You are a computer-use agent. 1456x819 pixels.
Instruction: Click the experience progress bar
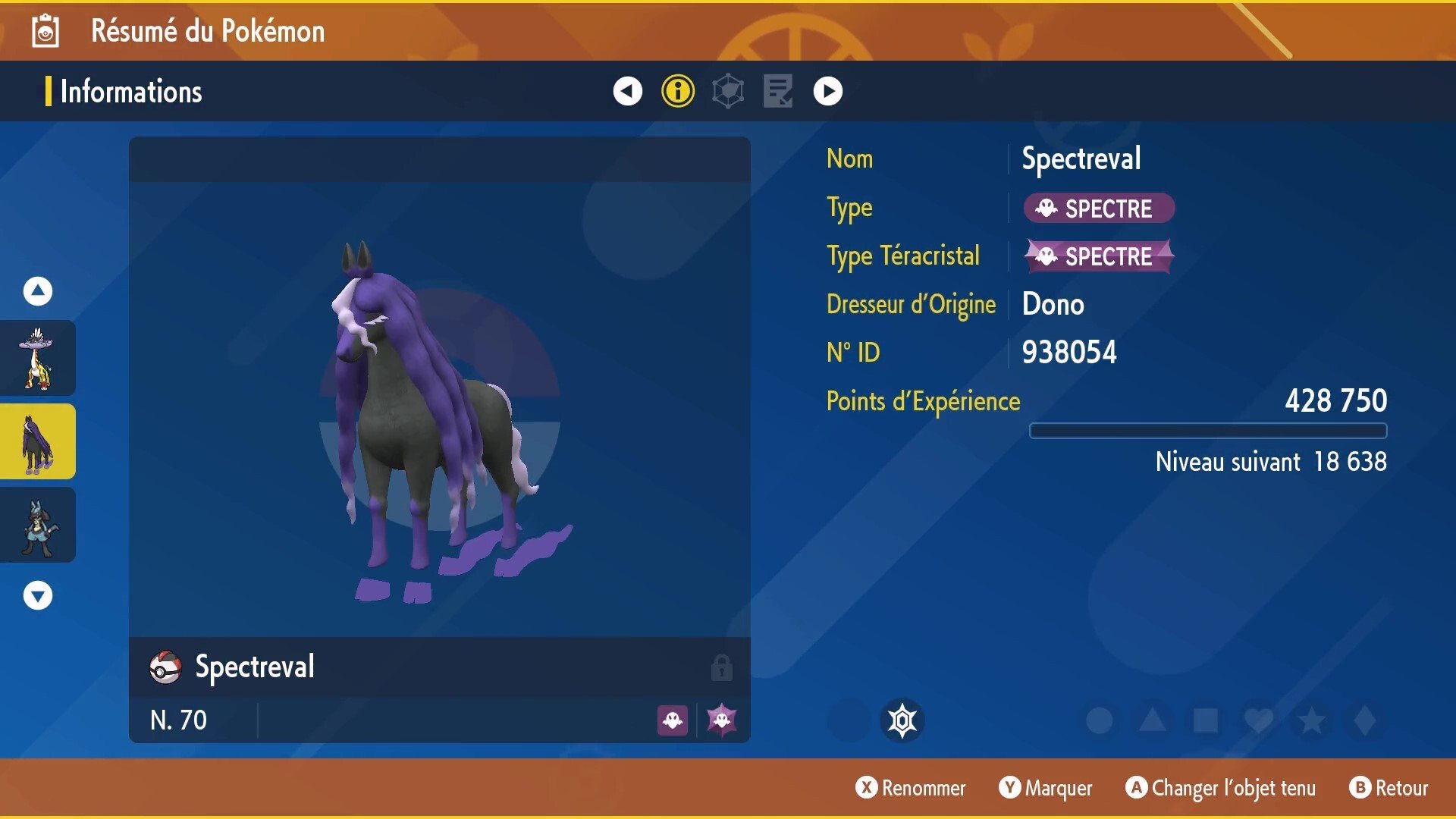pos(1207,430)
